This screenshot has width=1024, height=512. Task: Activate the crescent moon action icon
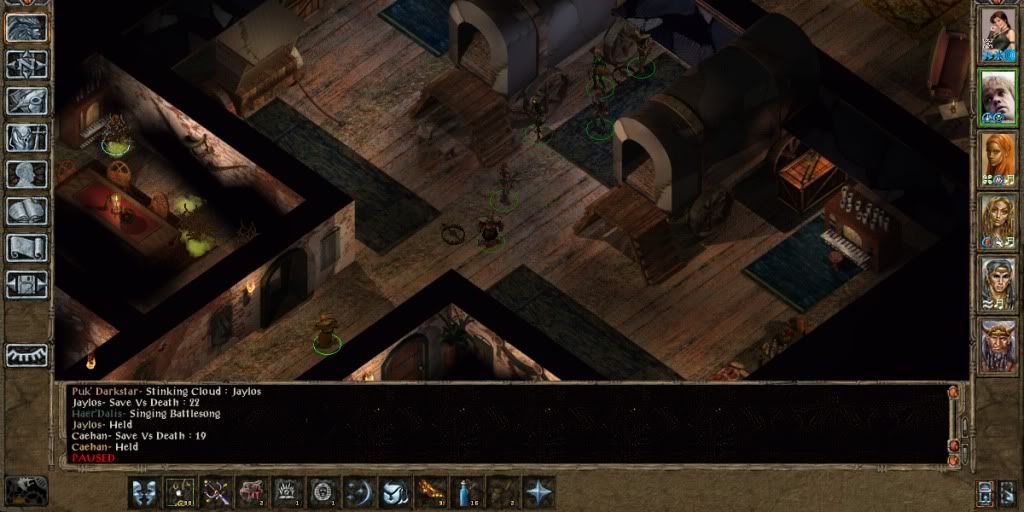pos(358,492)
